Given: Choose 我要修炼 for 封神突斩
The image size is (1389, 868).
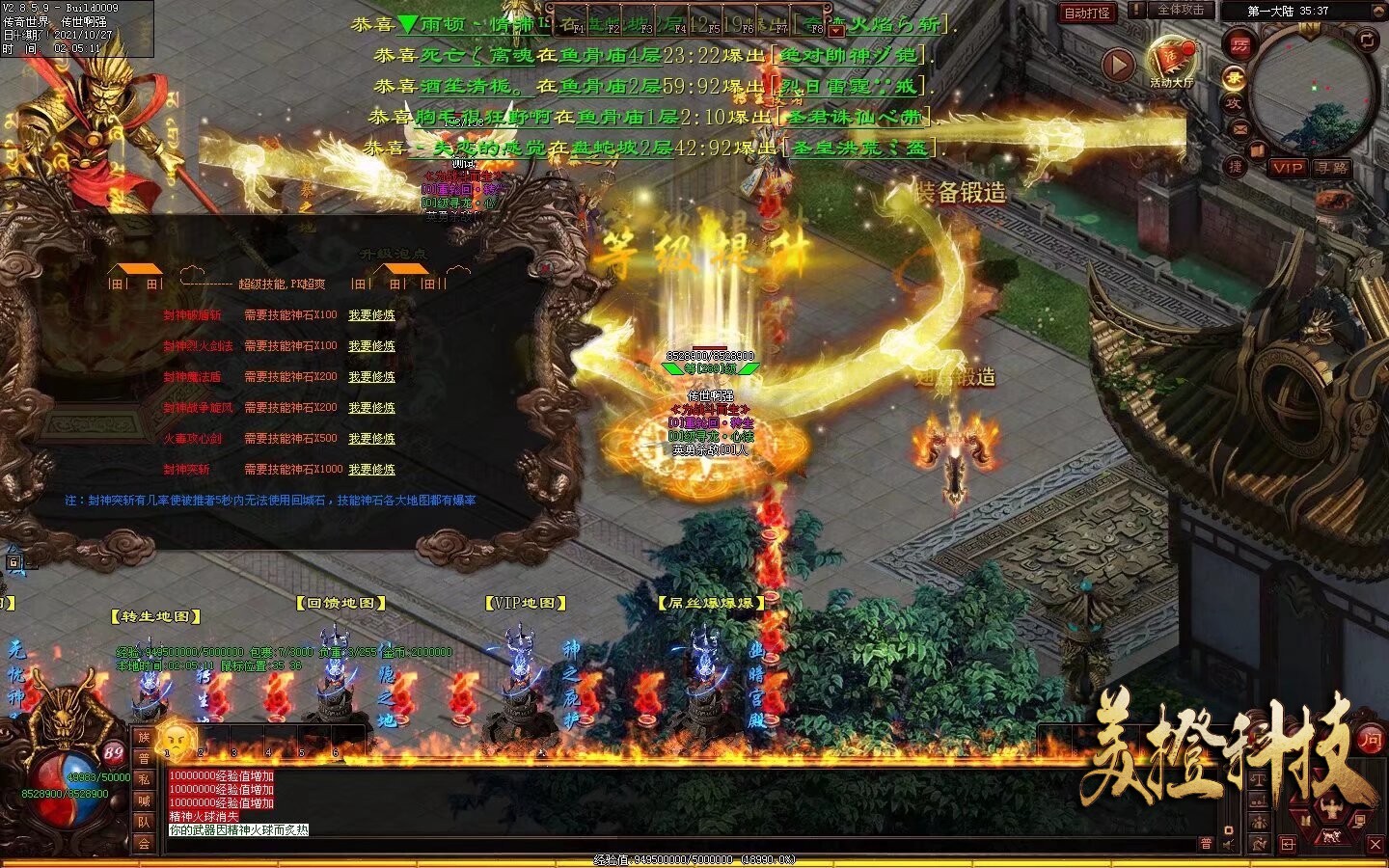Looking at the screenshot, I should (x=371, y=470).
